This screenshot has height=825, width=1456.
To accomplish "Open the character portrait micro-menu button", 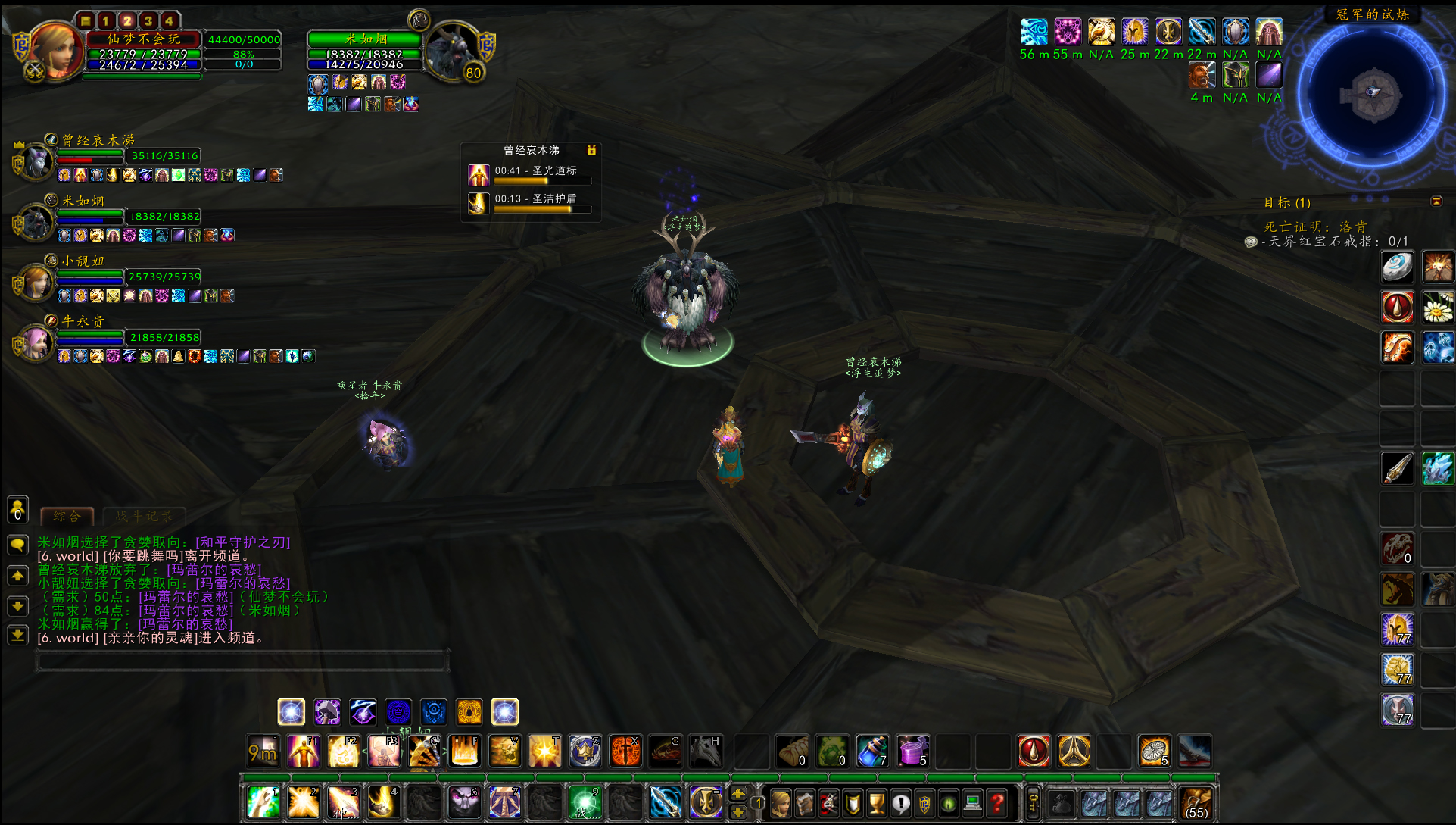I will [781, 802].
